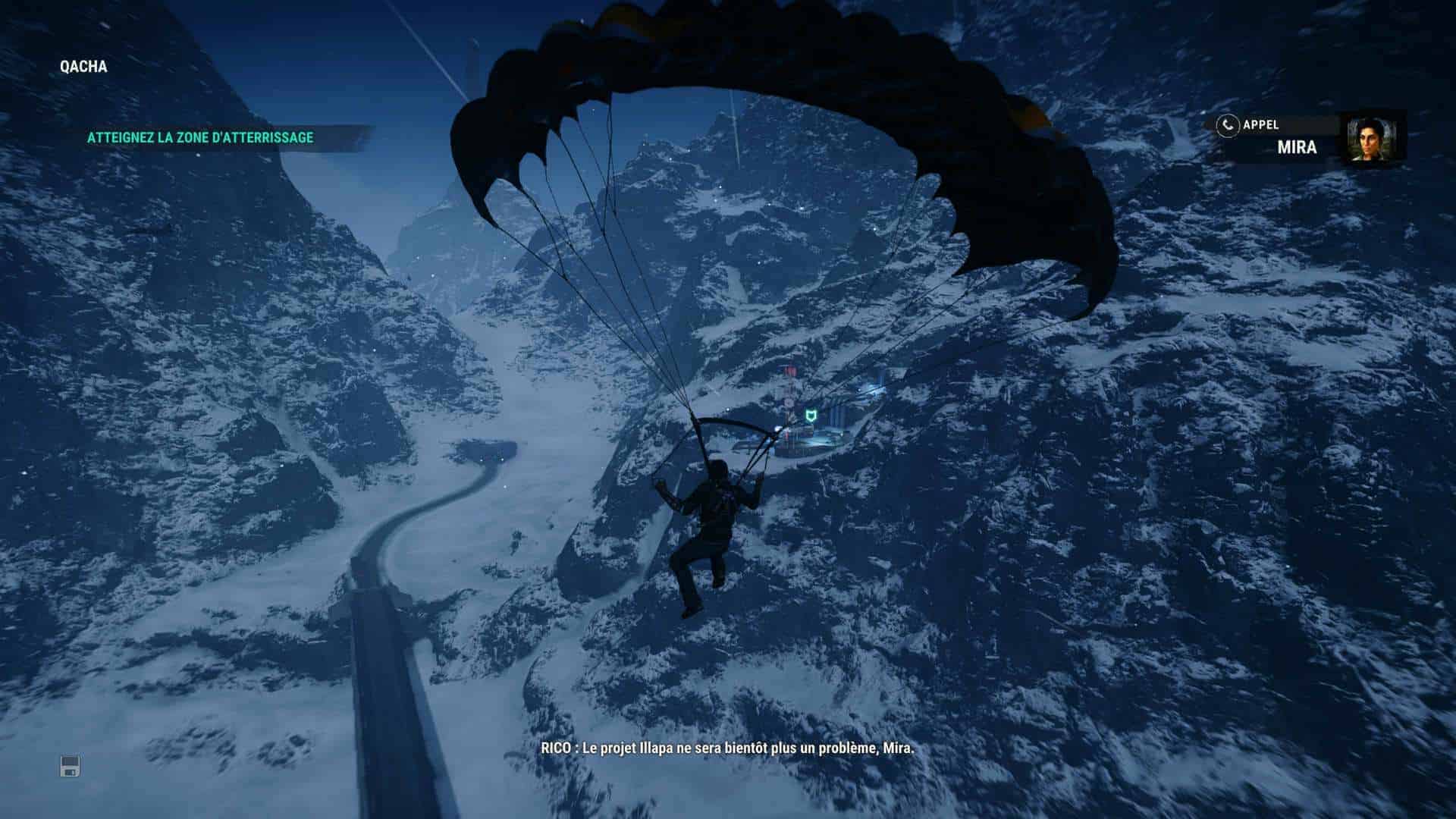The height and width of the screenshot is (819, 1456).
Task: Select the green landing zone objective marker
Action: click(810, 415)
